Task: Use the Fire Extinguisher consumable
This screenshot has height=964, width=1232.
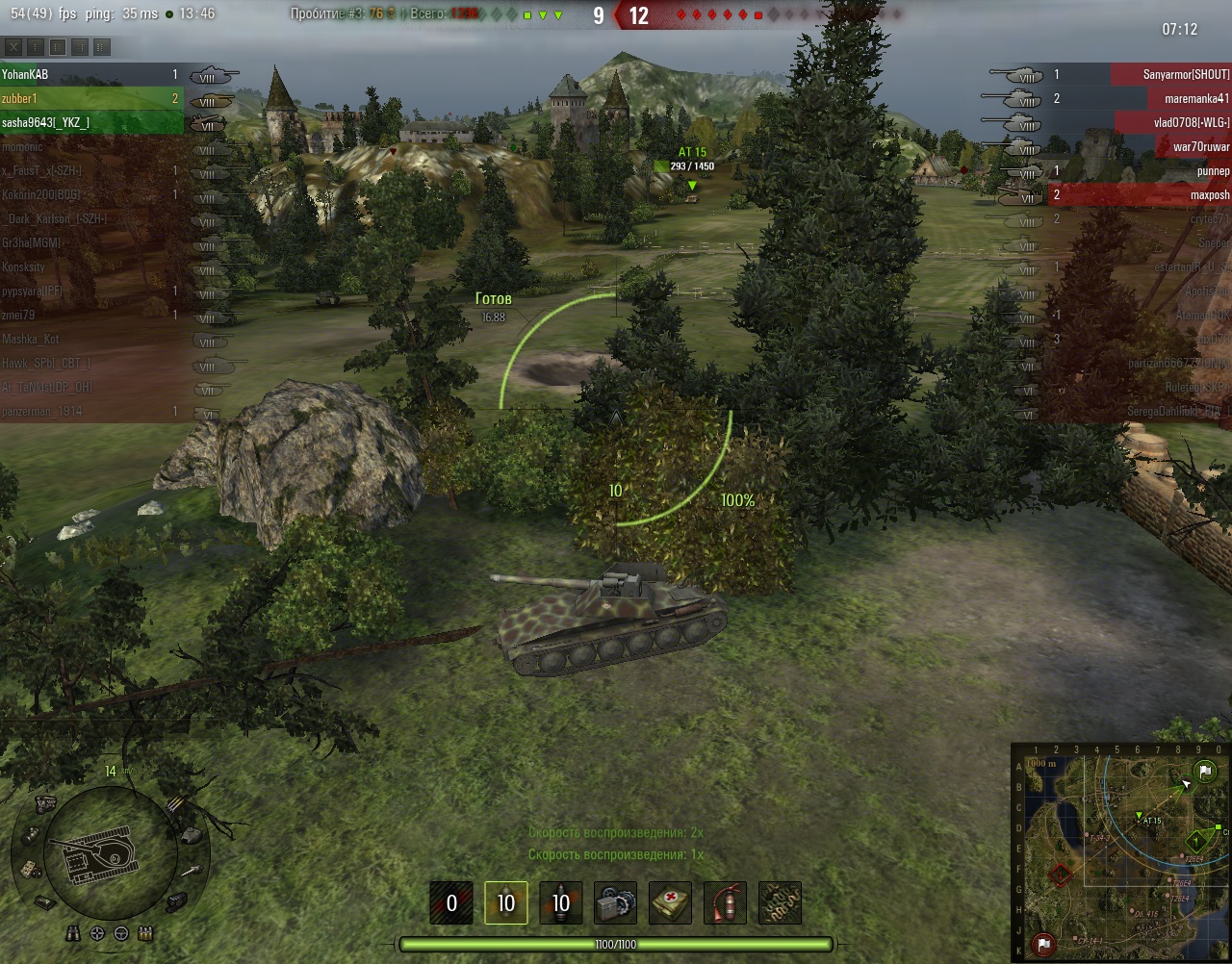Action: coord(725,903)
